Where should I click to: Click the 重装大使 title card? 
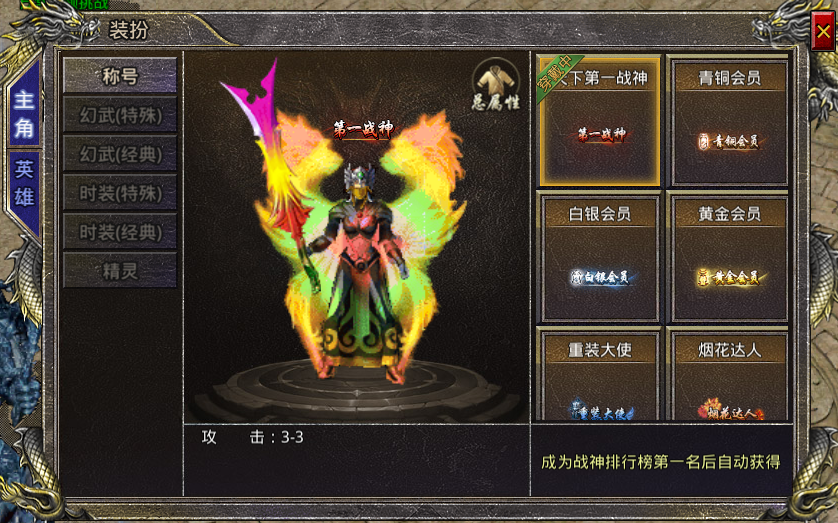[x=600, y=377]
